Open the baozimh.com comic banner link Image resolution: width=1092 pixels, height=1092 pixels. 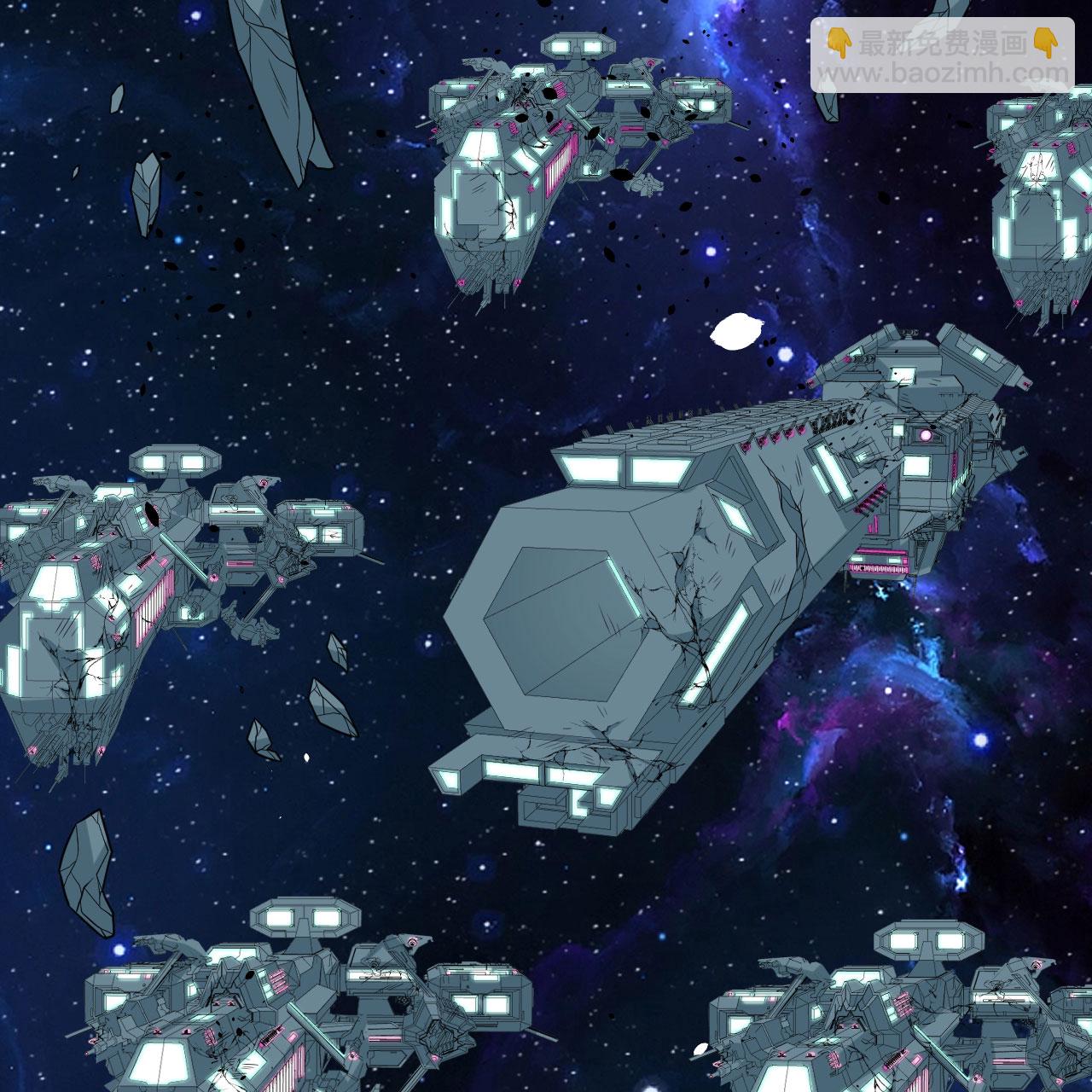tap(943, 55)
